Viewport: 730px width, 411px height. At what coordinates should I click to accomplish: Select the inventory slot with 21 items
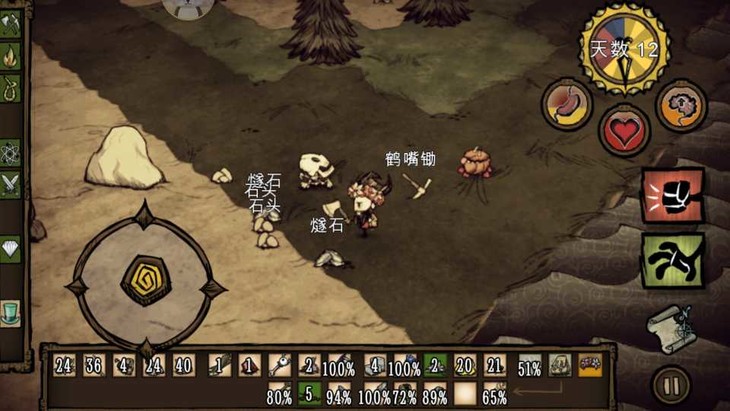(x=494, y=366)
